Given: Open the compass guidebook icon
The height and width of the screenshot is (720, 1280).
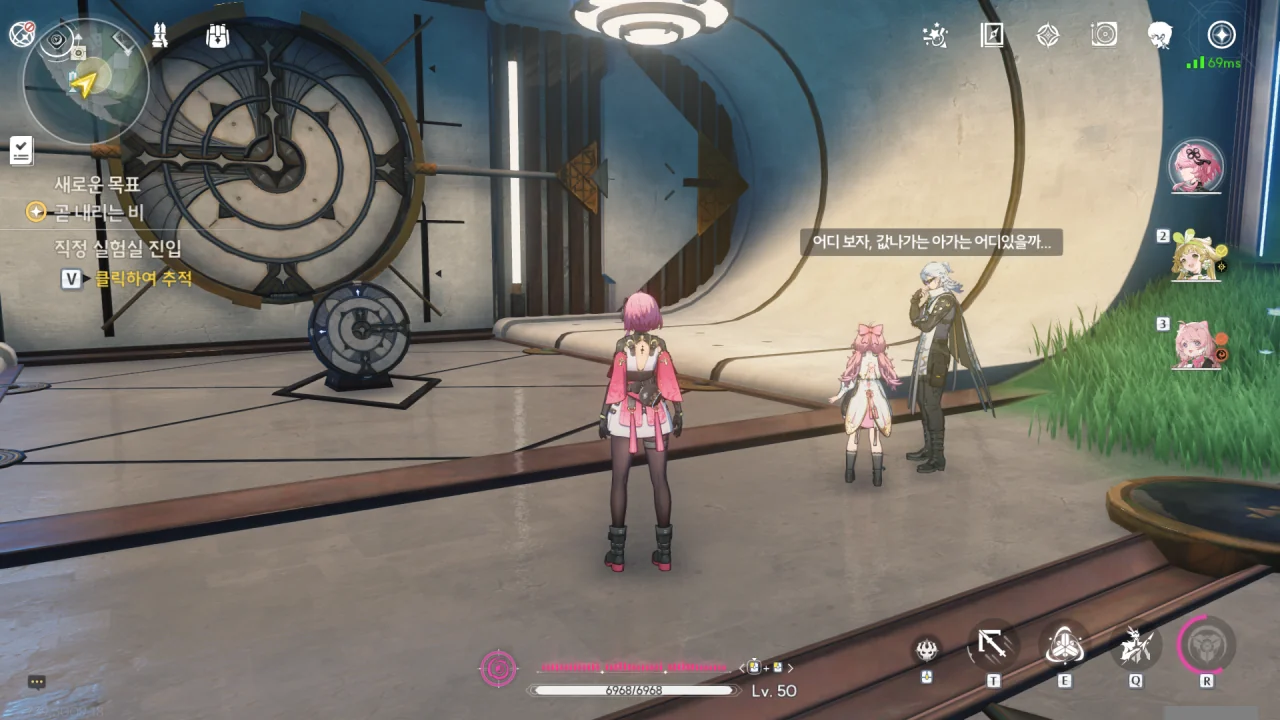Looking at the screenshot, I should (992, 36).
